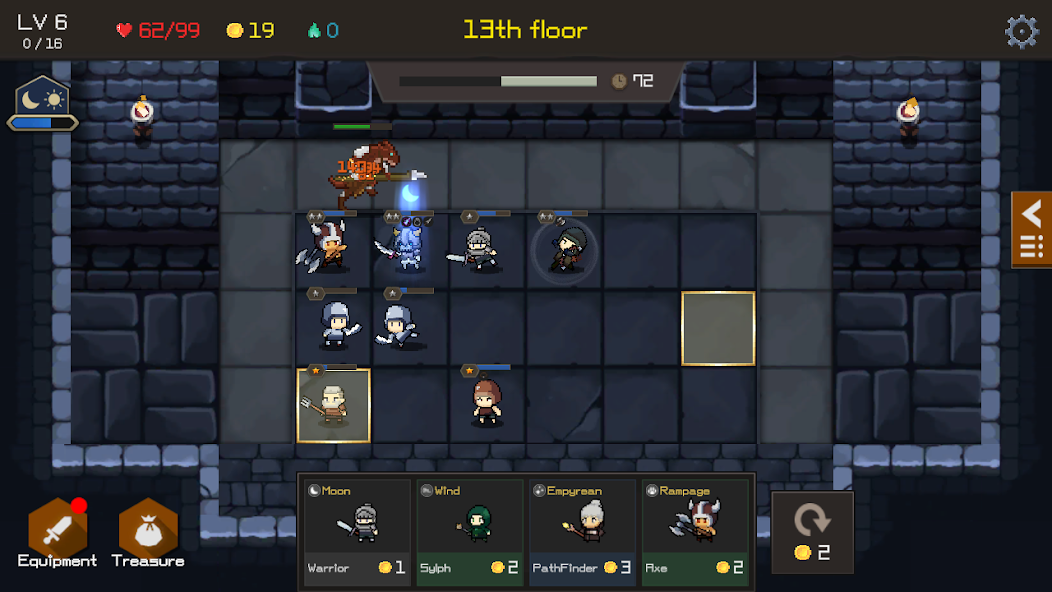Expand the side list panel arrow

tap(1031, 228)
